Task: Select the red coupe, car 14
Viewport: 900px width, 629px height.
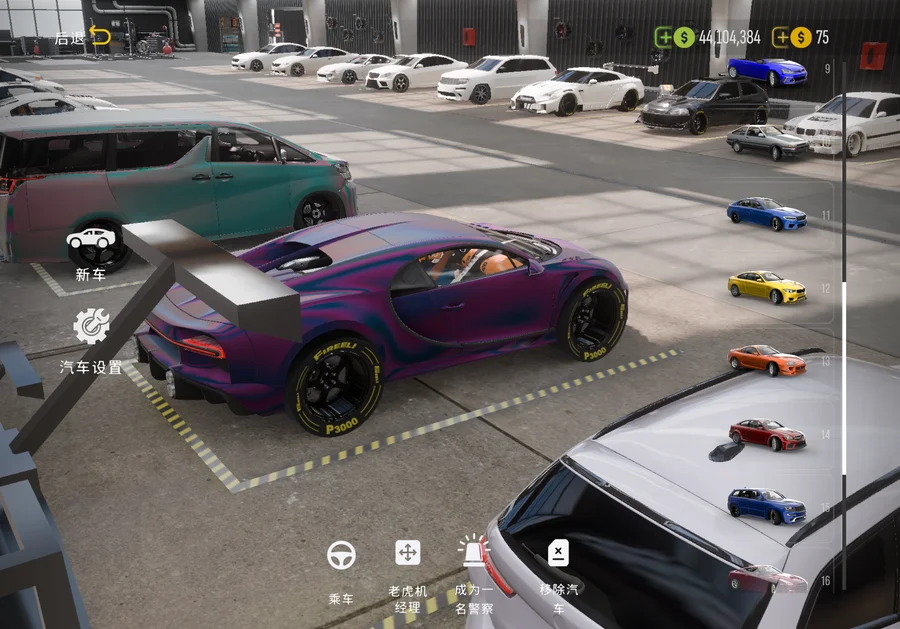Action: (767, 434)
